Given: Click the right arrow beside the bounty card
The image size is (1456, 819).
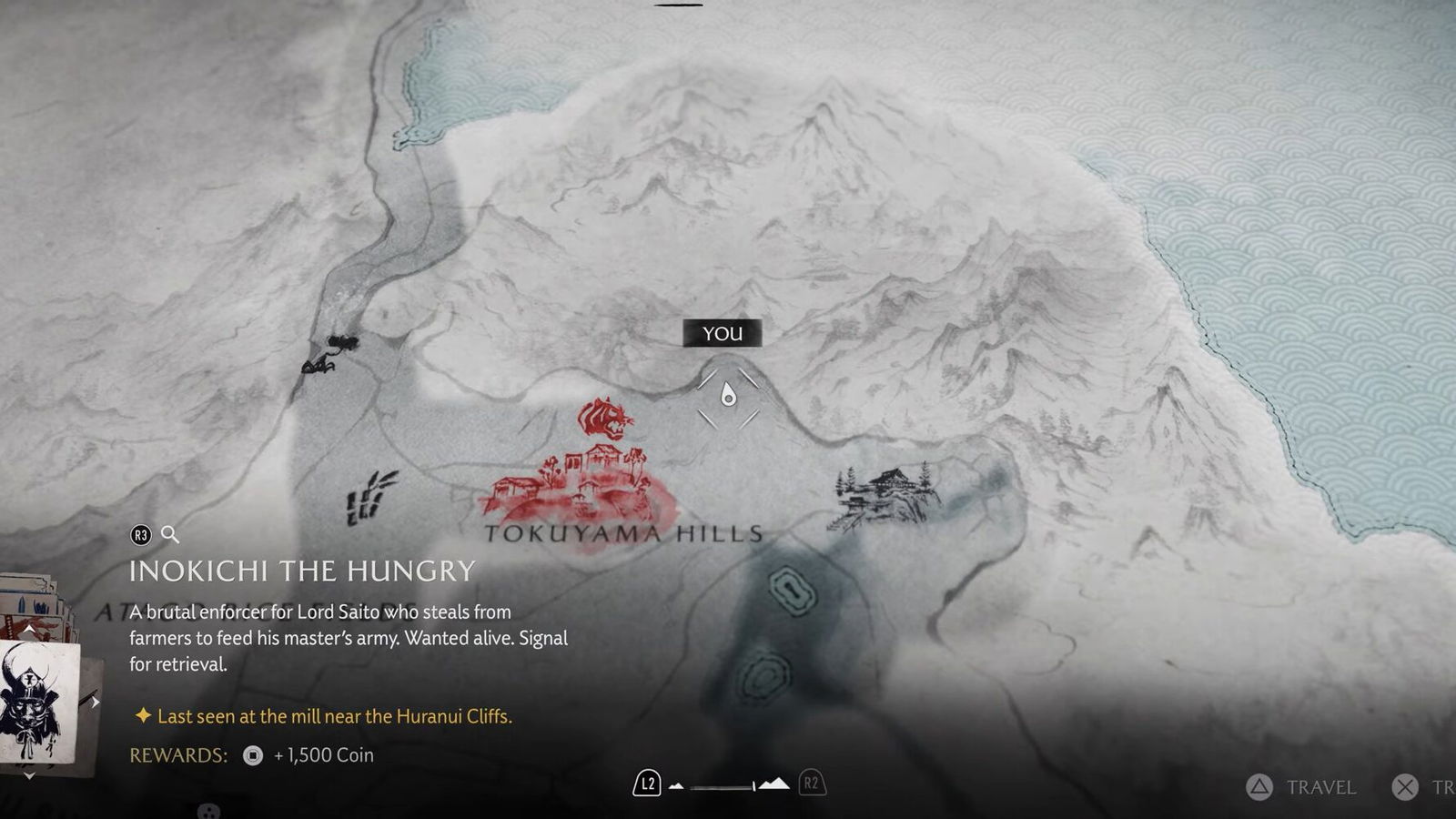Looking at the screenshot, I should tap(95, 702).
